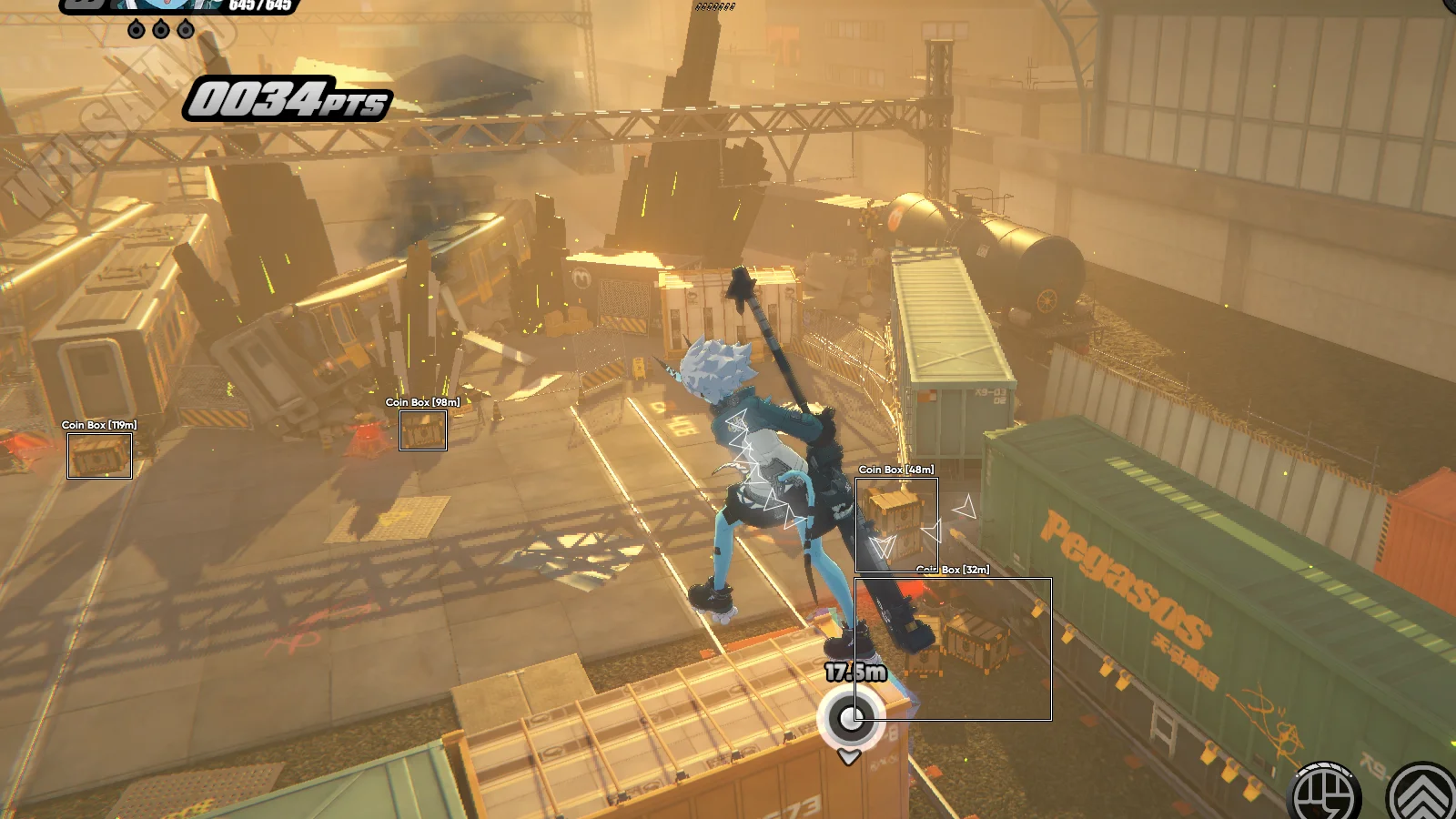Select the Coin Box 32m target marker

point(953,649)
